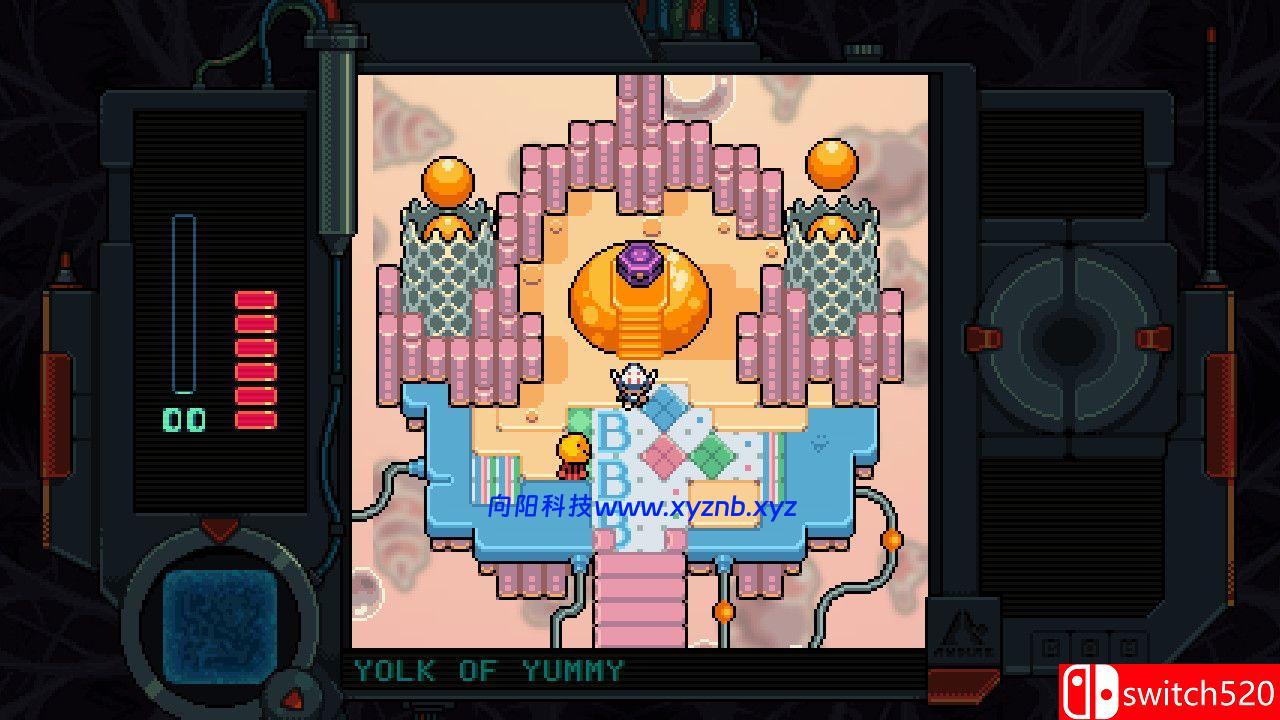Click the small red arrow on the bottom dial
Image resolution: width=1280 pixels, height=720 pixels.
292,698
